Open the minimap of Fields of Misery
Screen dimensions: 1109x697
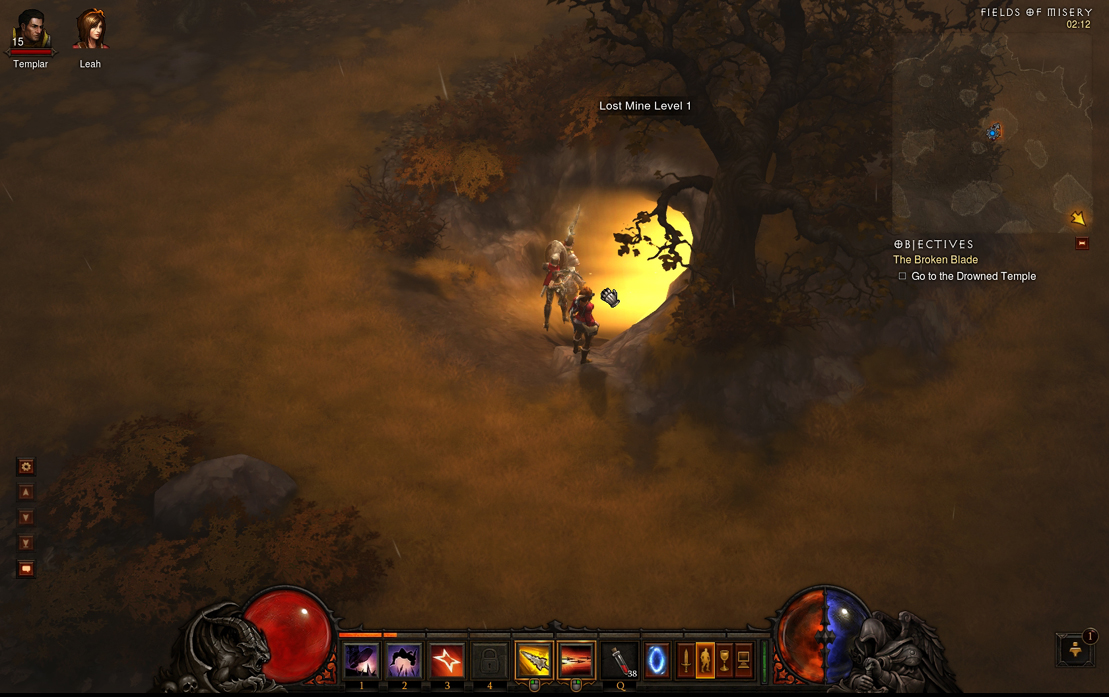pos(994,130)
